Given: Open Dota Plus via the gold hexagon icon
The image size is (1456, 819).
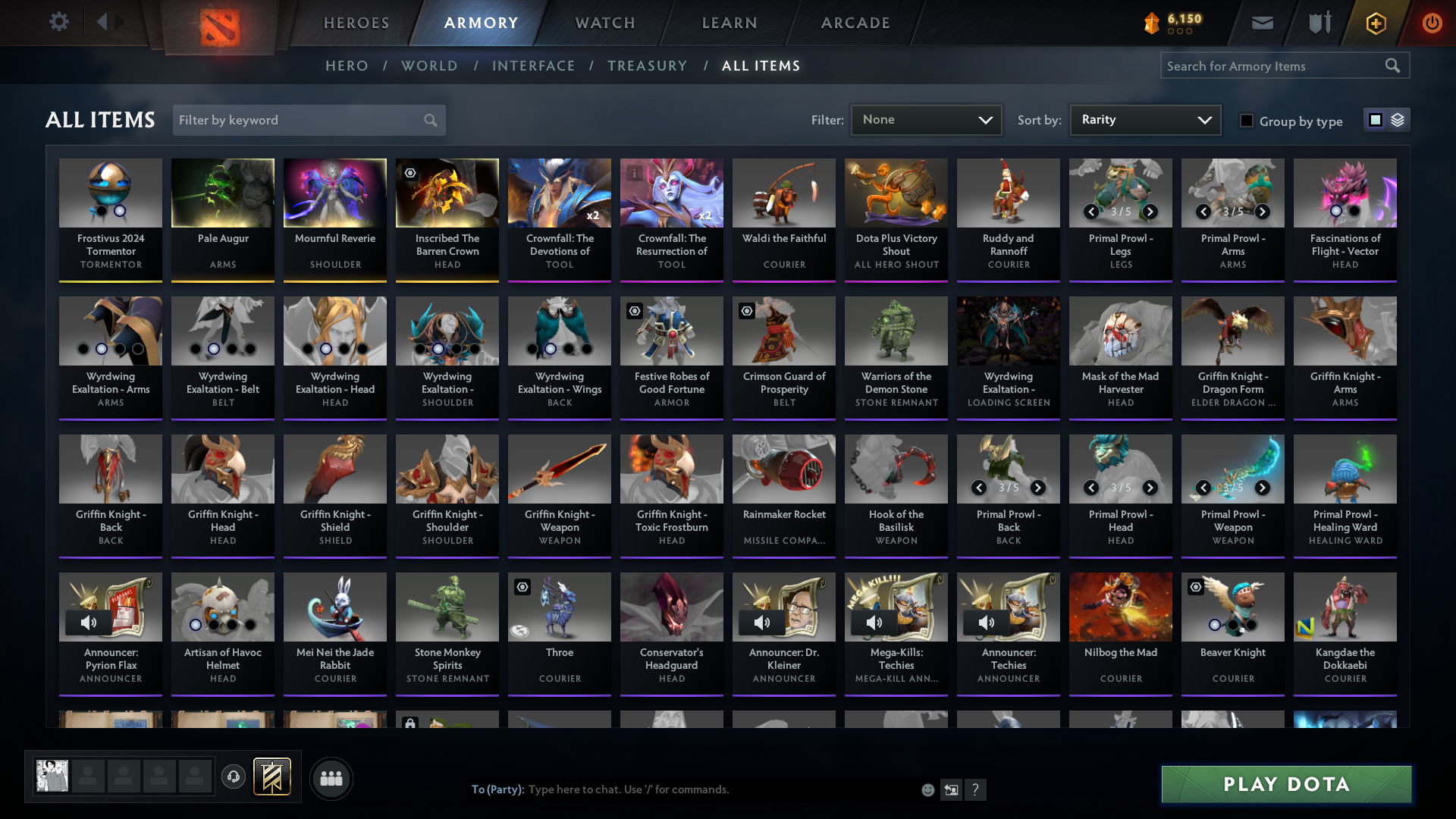Looking at the screenshot, I should (x=1375, y=23).
